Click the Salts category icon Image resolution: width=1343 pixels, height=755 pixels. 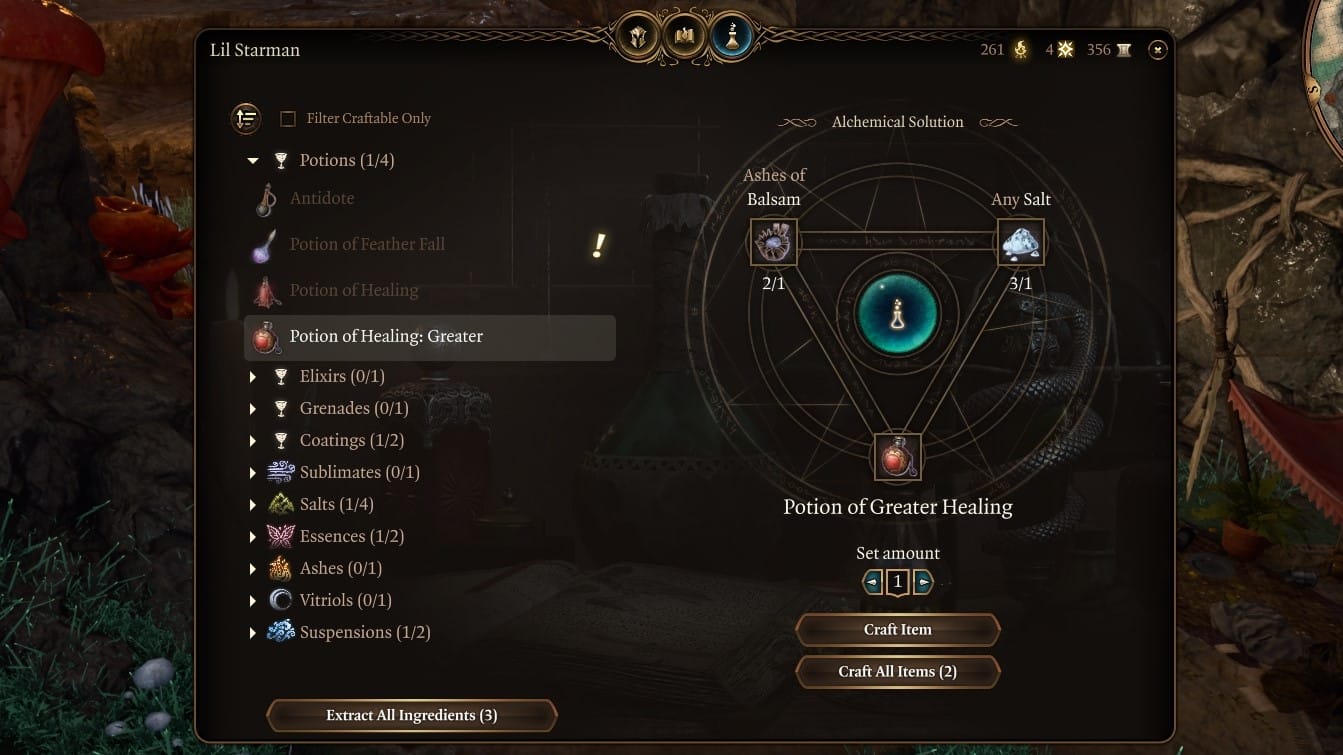point(280,503)
